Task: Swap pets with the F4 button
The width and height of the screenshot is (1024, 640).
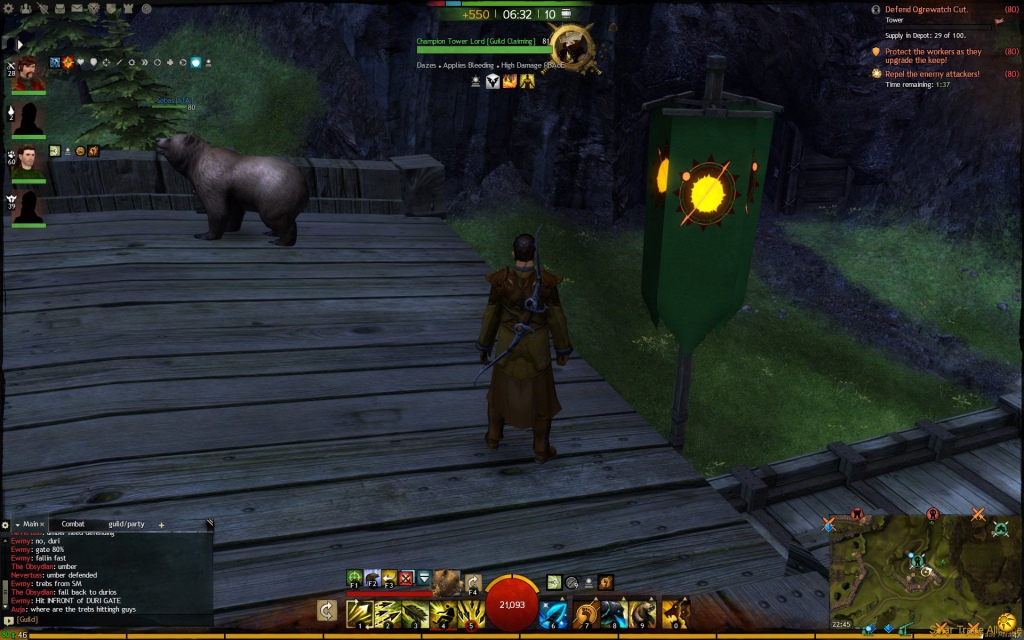Action: tap(474, 582)
